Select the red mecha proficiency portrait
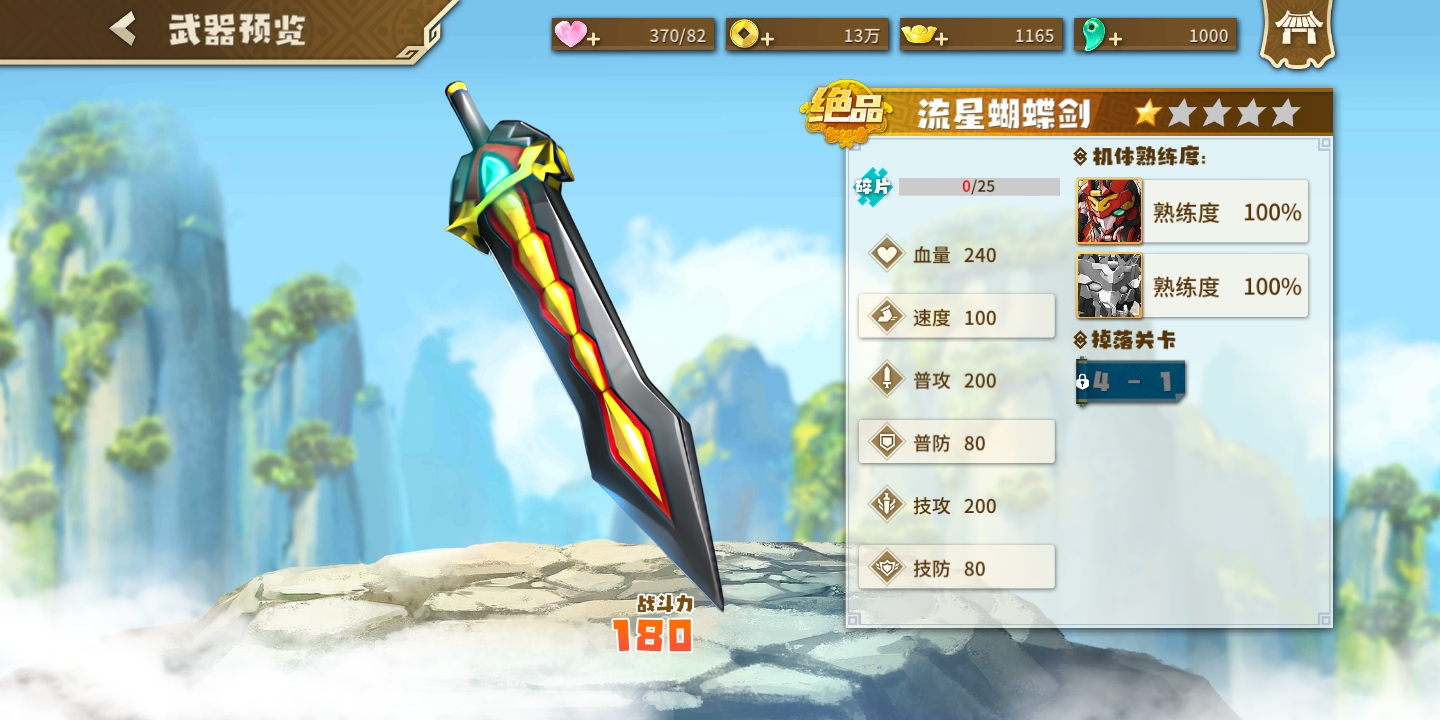 1109,211
